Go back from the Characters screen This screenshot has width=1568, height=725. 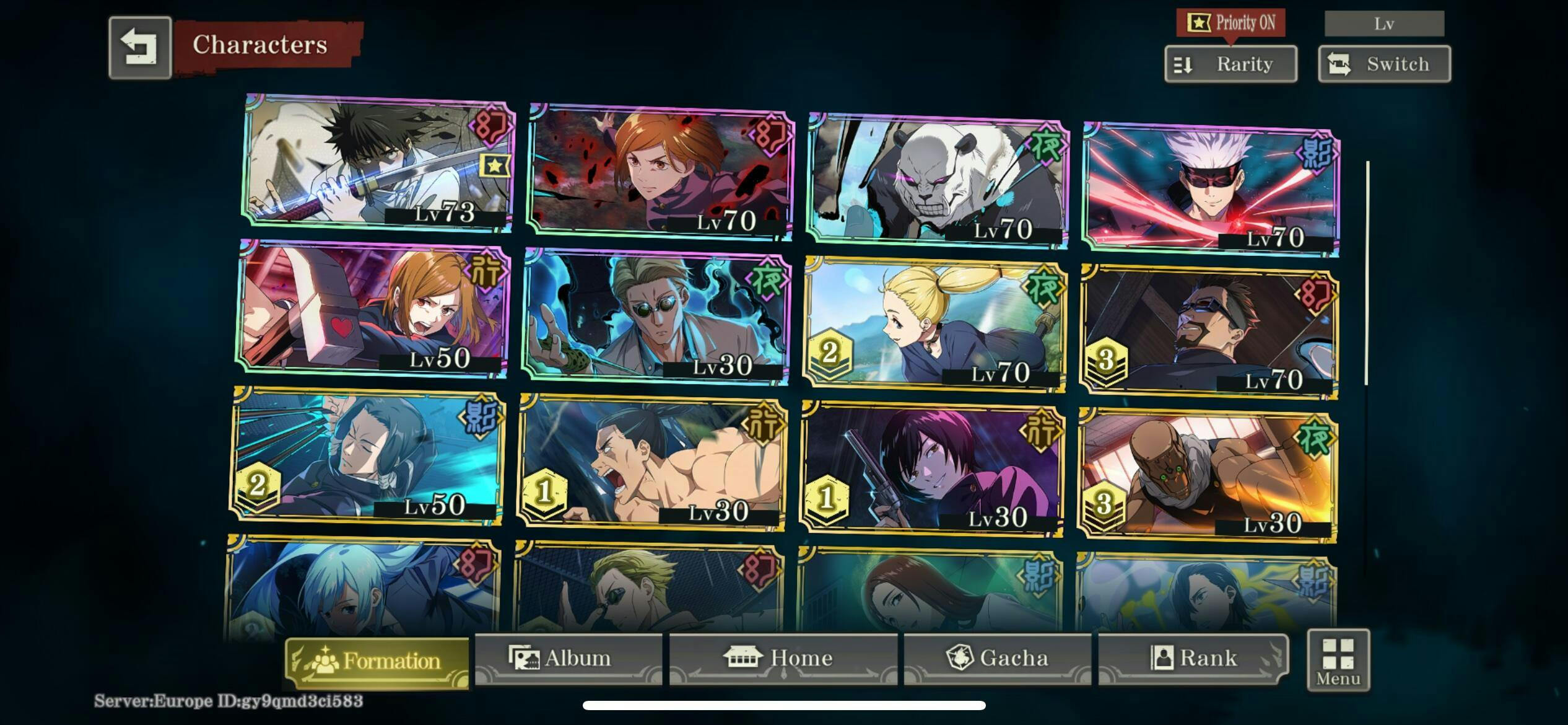pos(140,48)
